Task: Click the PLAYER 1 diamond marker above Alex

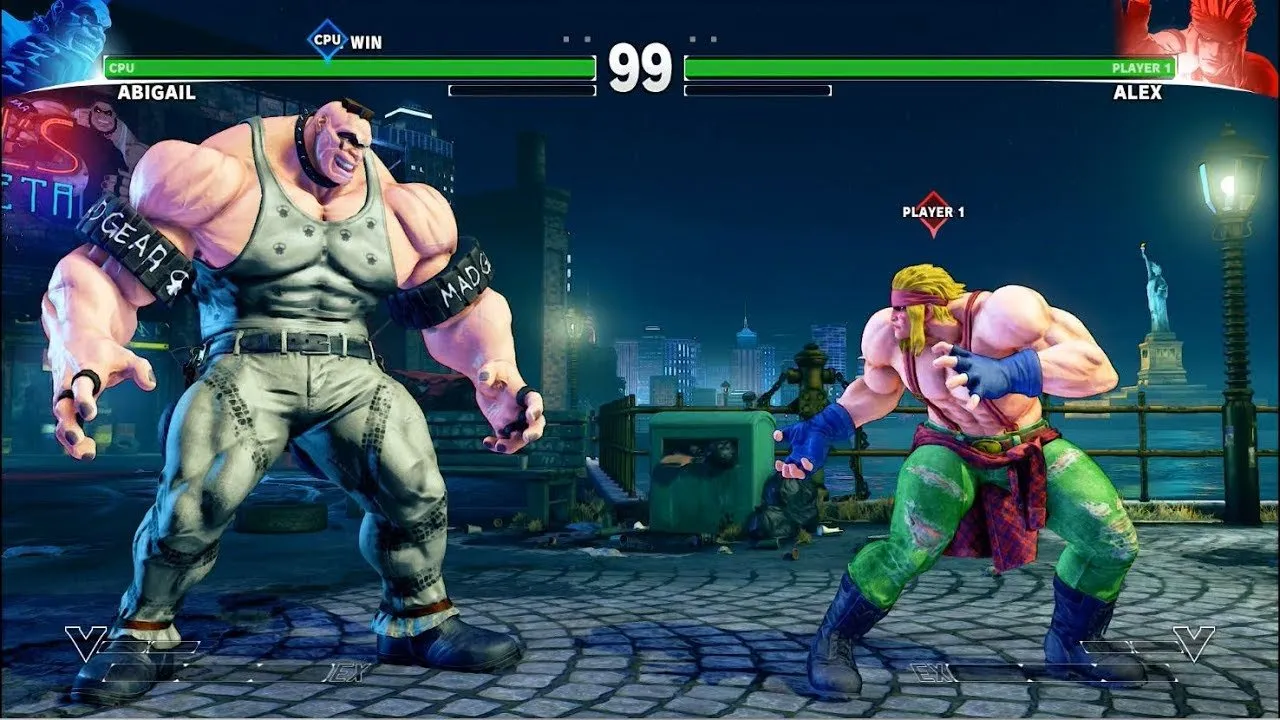Action: 935,212
